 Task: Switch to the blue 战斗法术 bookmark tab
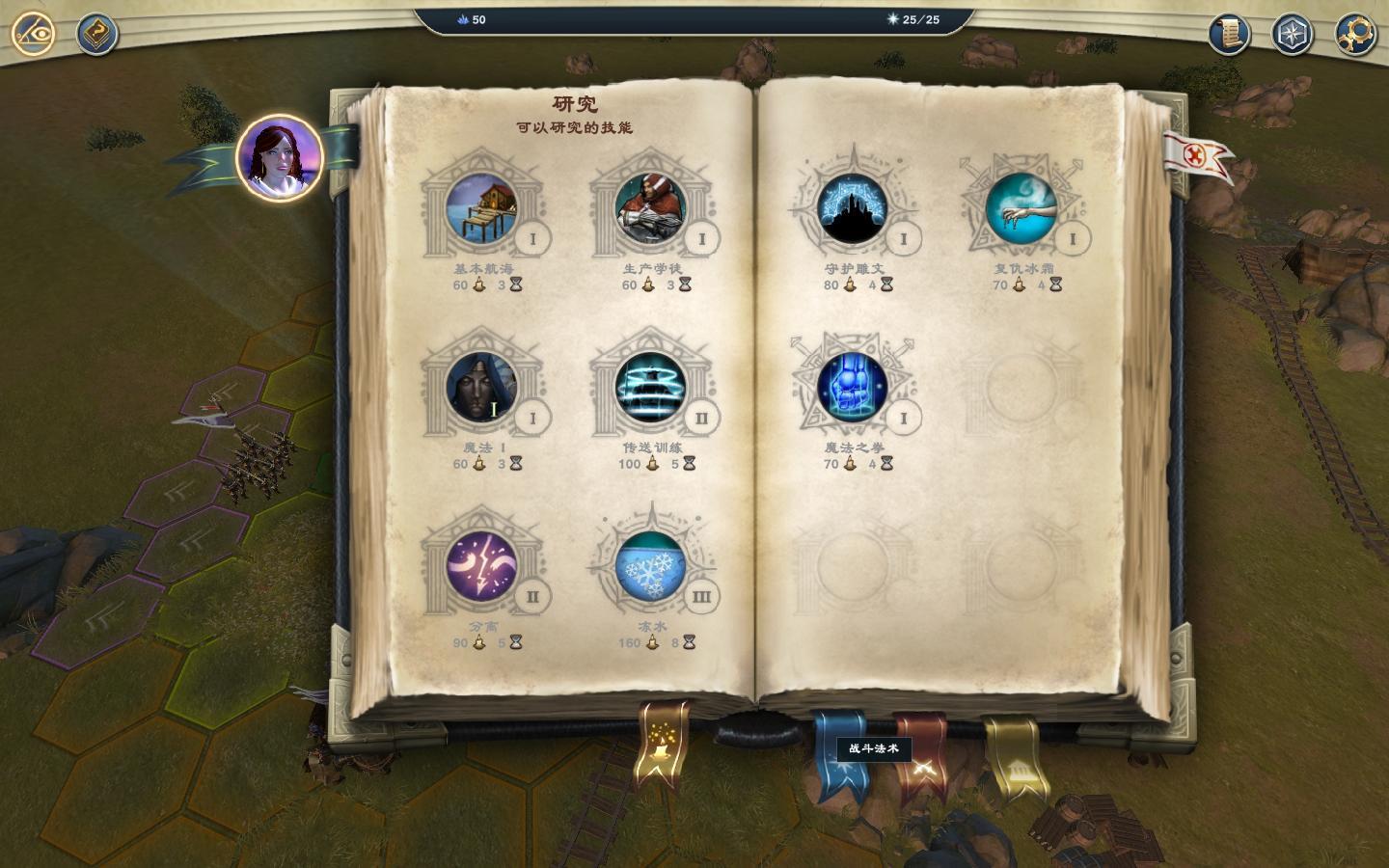click(x=838, y=756)
